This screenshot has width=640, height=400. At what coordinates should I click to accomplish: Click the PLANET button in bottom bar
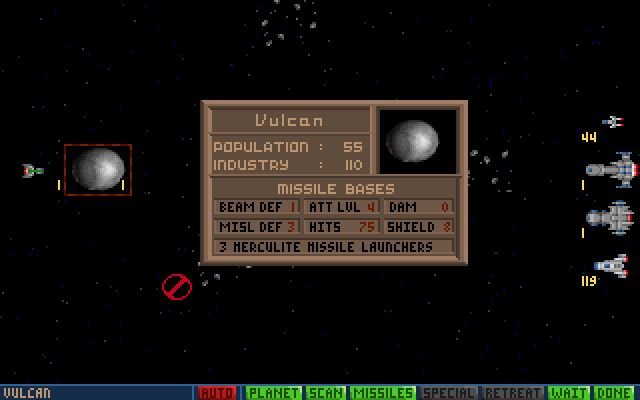click(x=273, y=393)
